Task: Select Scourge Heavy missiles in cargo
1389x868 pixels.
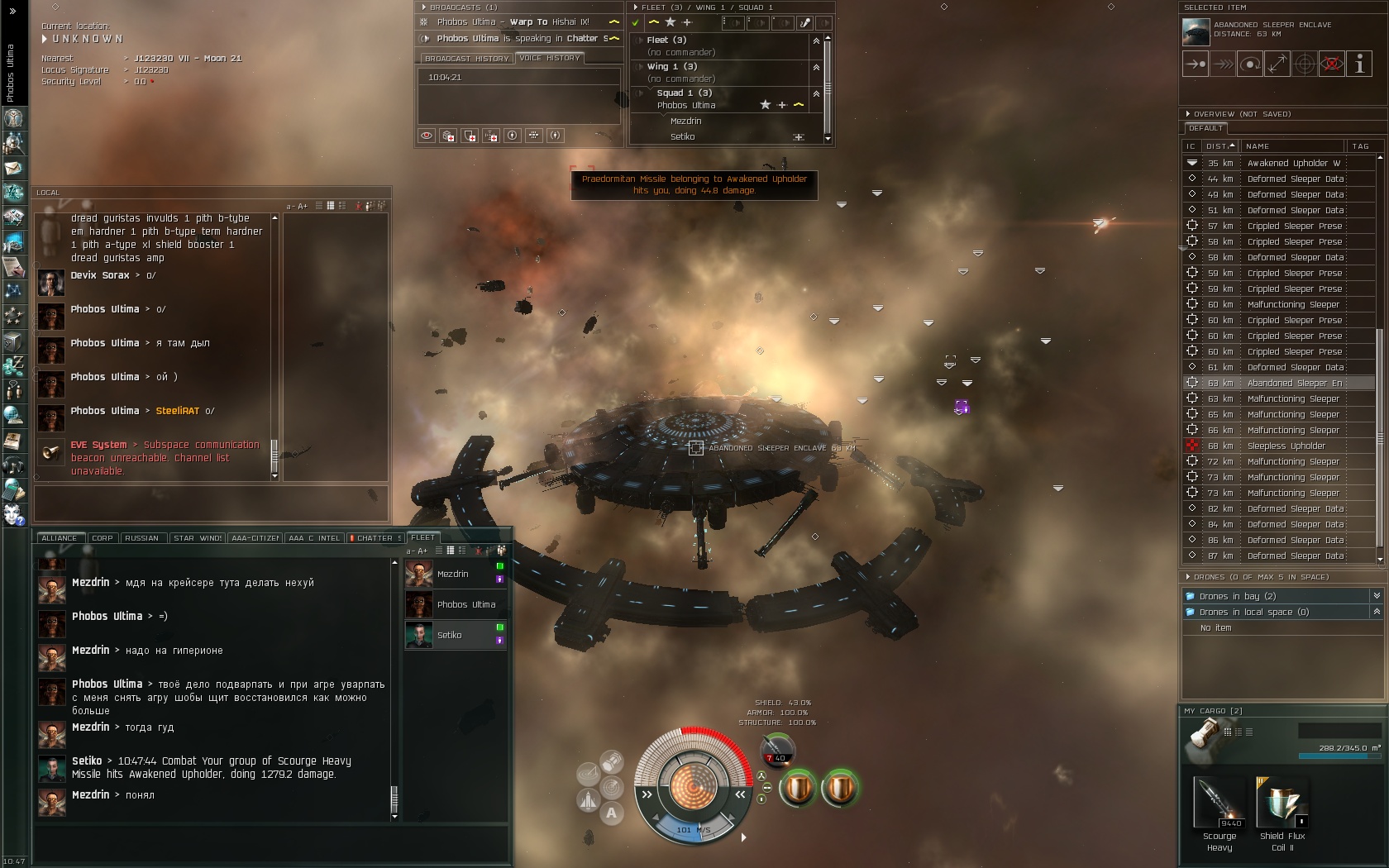Action: [x=1220, y=804]
